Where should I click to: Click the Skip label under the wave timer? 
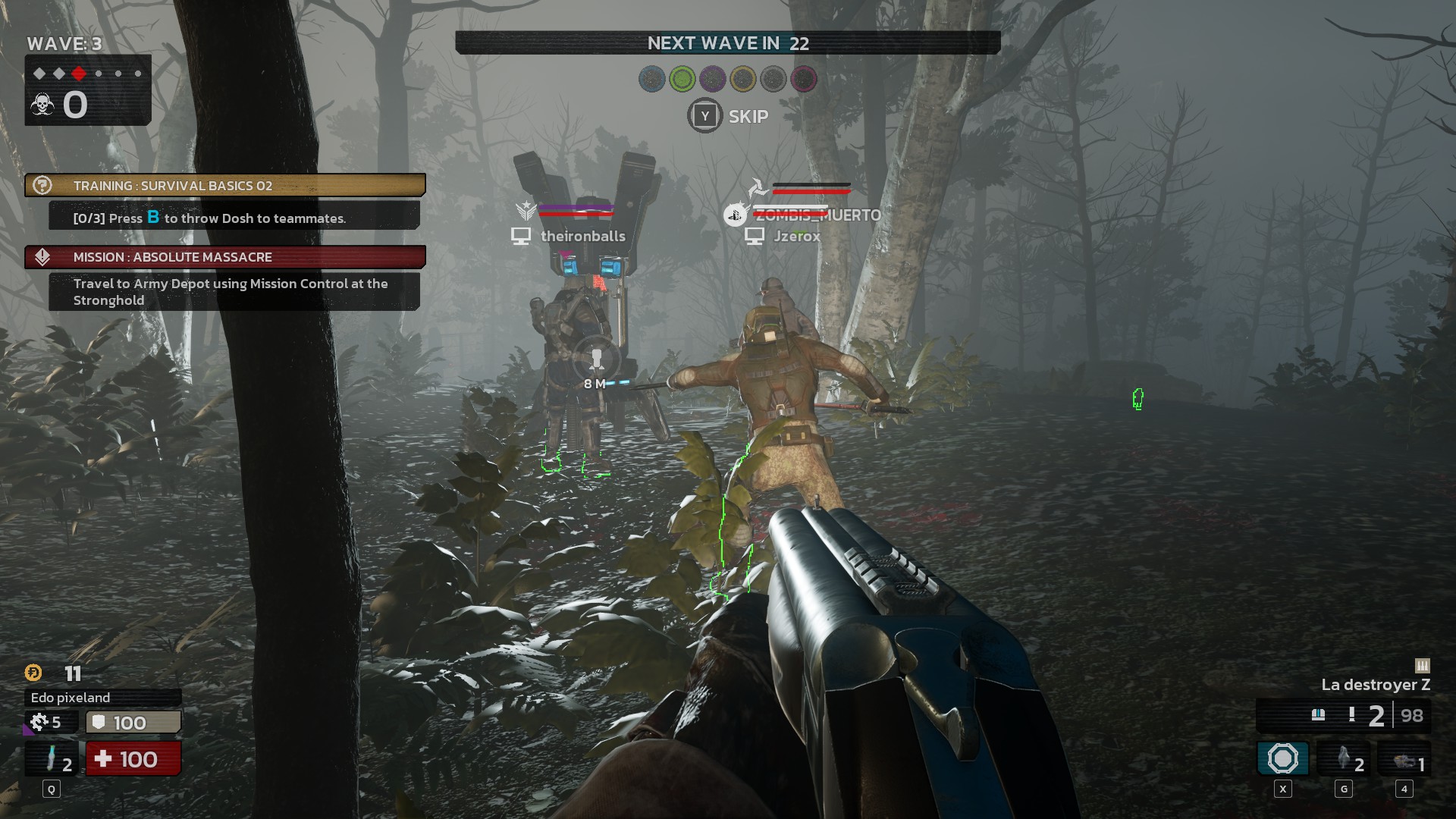click(x=748, y=117)
